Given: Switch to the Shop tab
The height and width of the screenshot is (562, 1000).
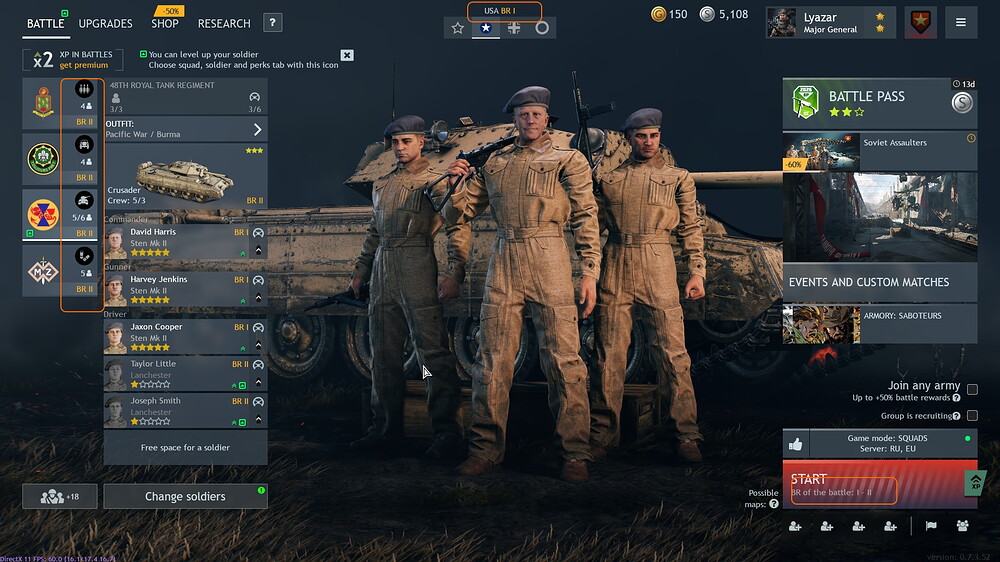Looking at the screenshot, I should (165, 23).
